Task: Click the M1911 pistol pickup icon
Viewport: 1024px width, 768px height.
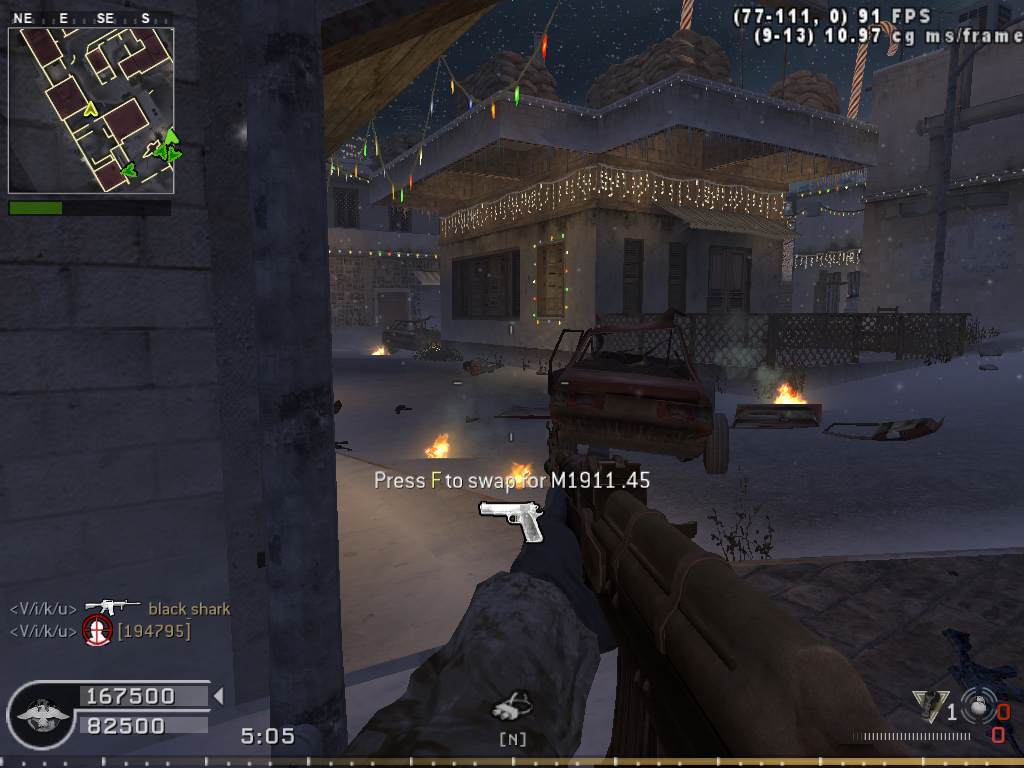Action: [511, 518]
